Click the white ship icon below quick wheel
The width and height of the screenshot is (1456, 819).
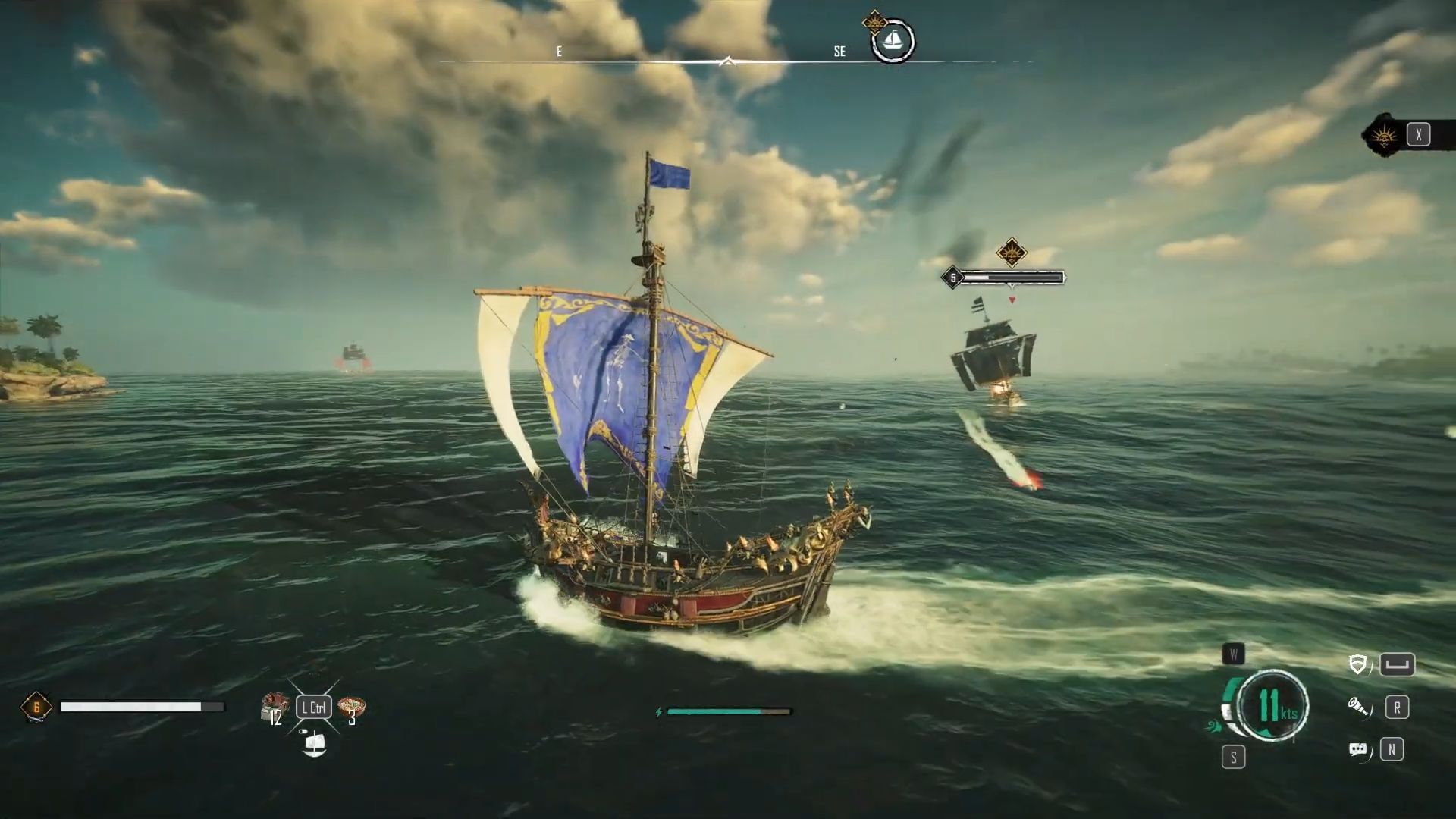(x=314, y=745)
